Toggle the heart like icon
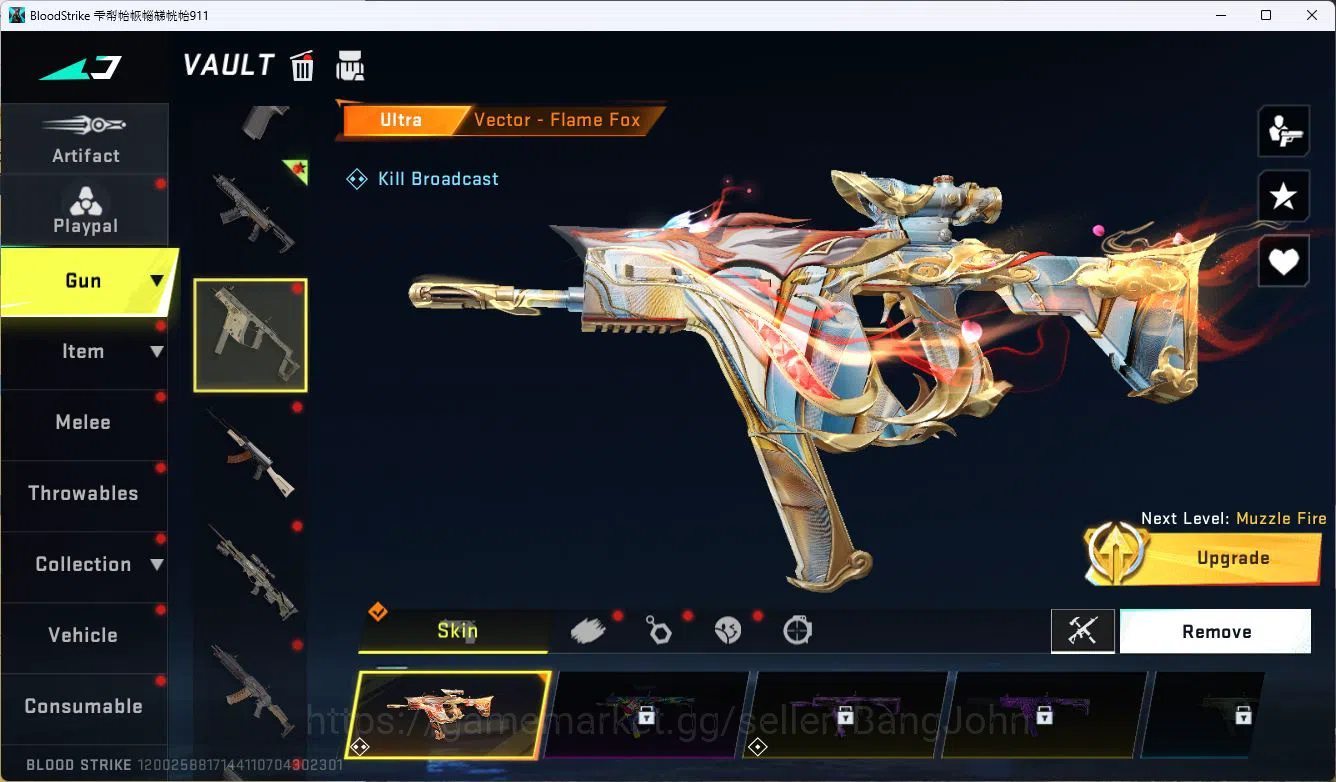 pyautogui.click(x=1283, y=261)
